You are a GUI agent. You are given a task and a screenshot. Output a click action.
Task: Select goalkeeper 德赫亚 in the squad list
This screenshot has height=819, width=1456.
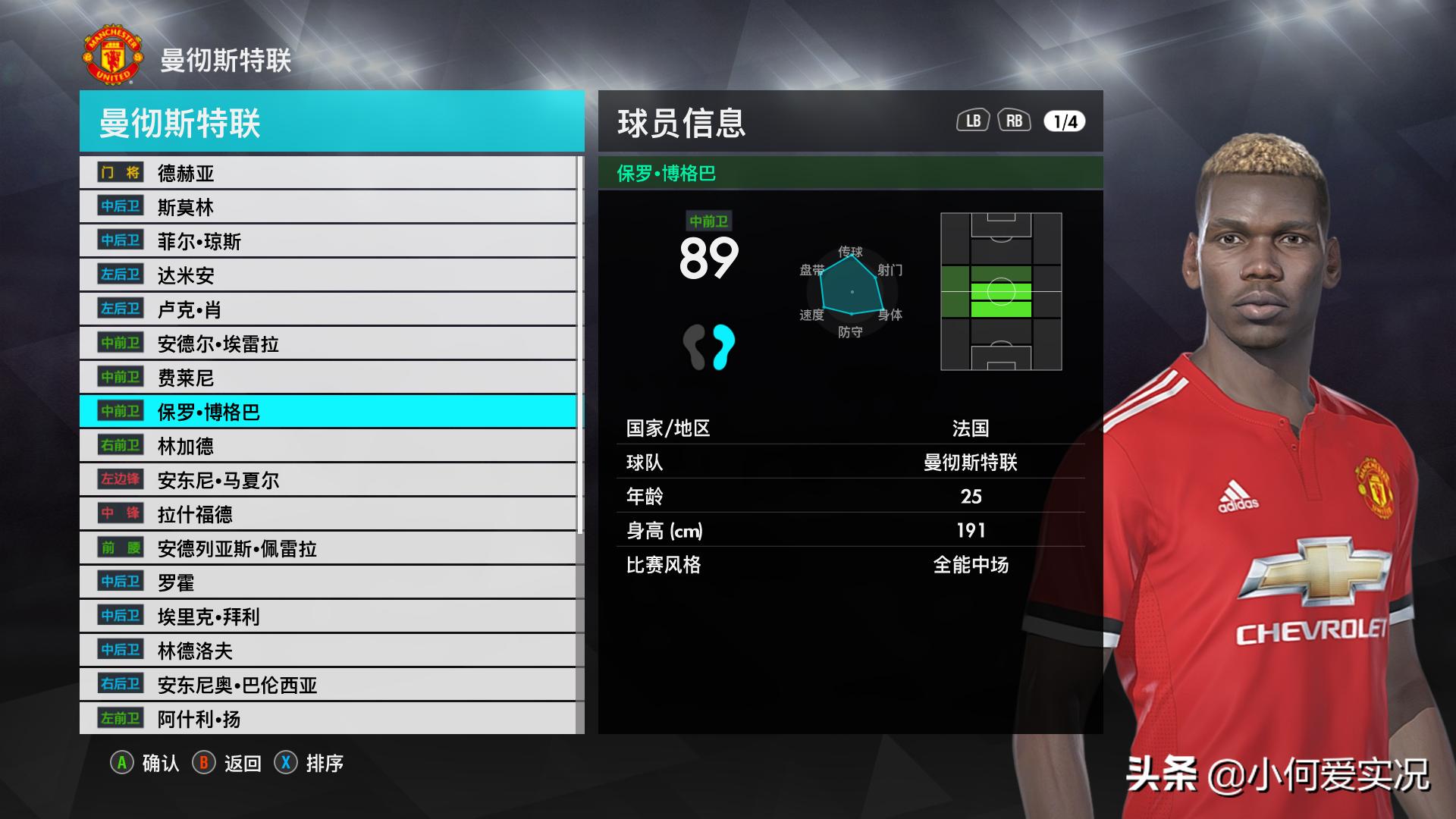328,173
